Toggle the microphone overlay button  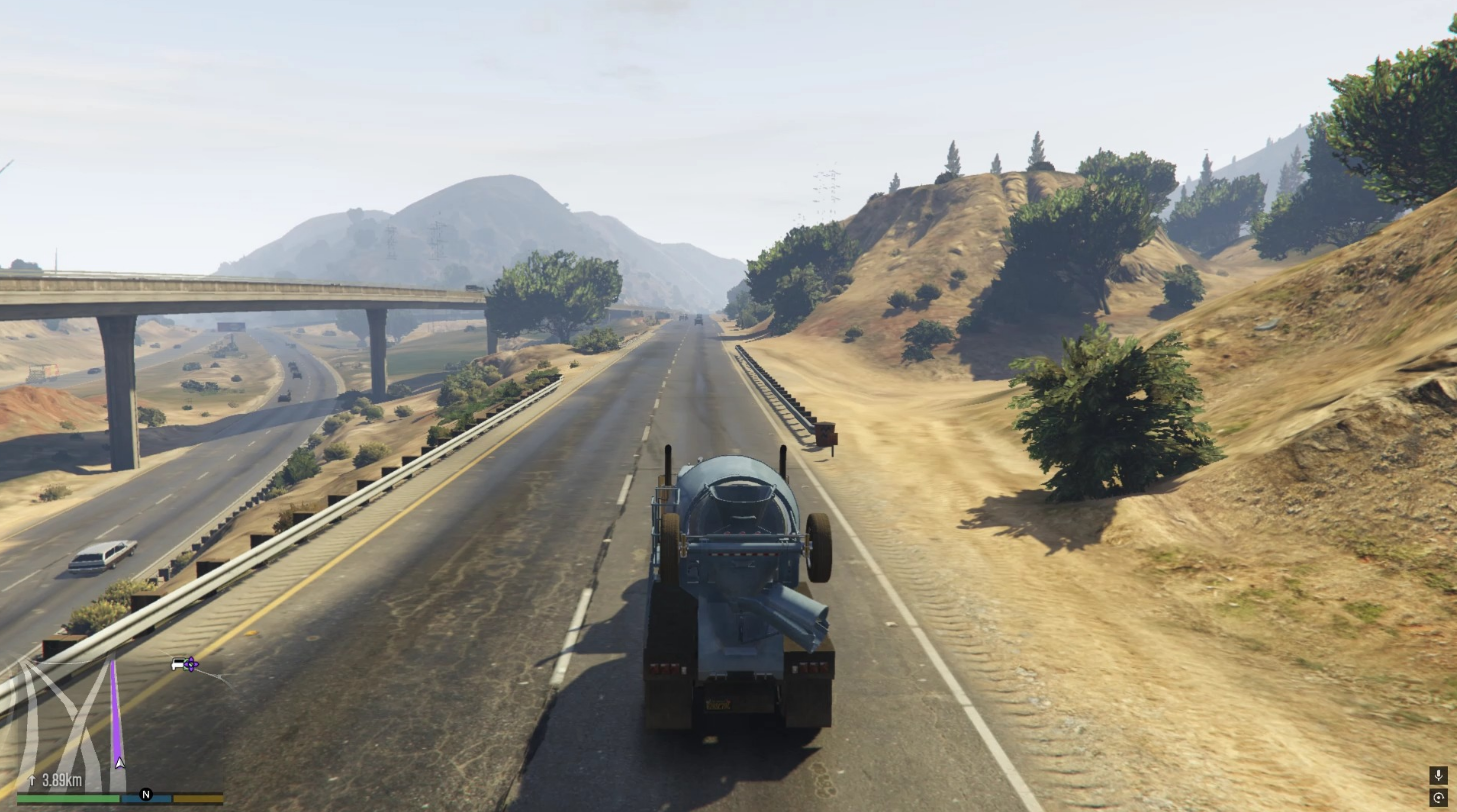(x=1438, y=775)
